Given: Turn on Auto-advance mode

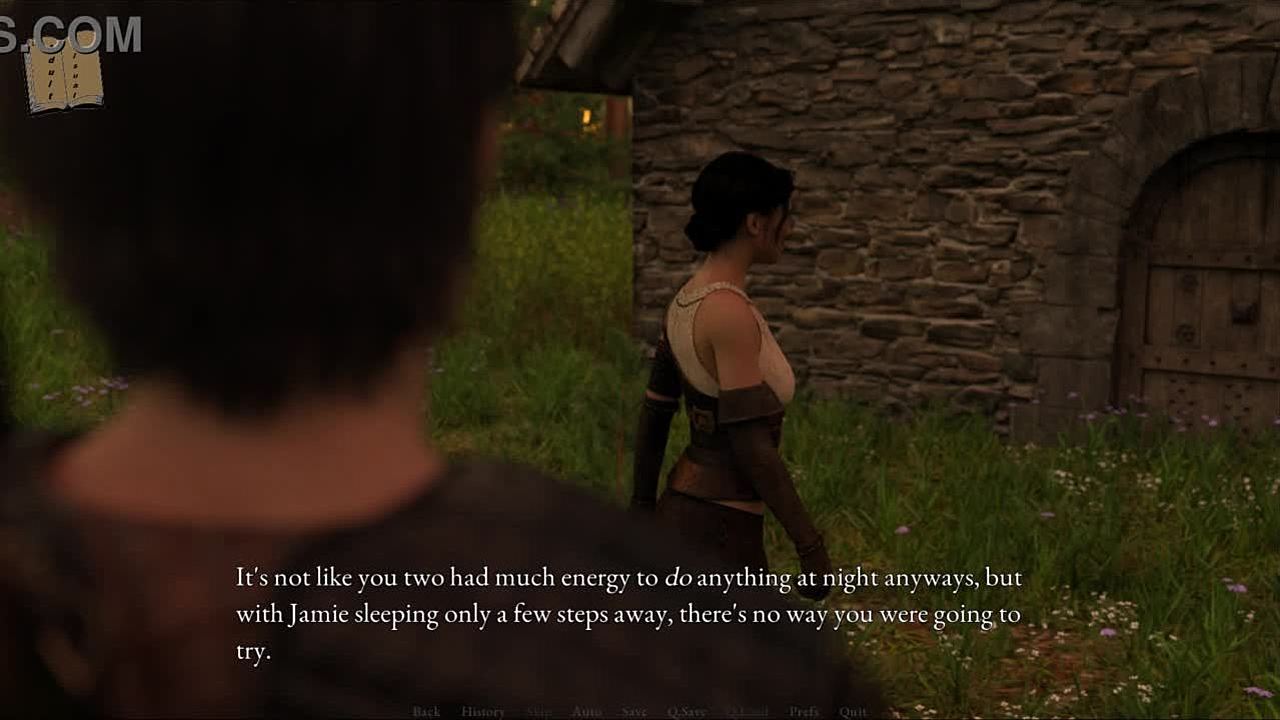Looking at the screenshot, I should coord(586,712).
